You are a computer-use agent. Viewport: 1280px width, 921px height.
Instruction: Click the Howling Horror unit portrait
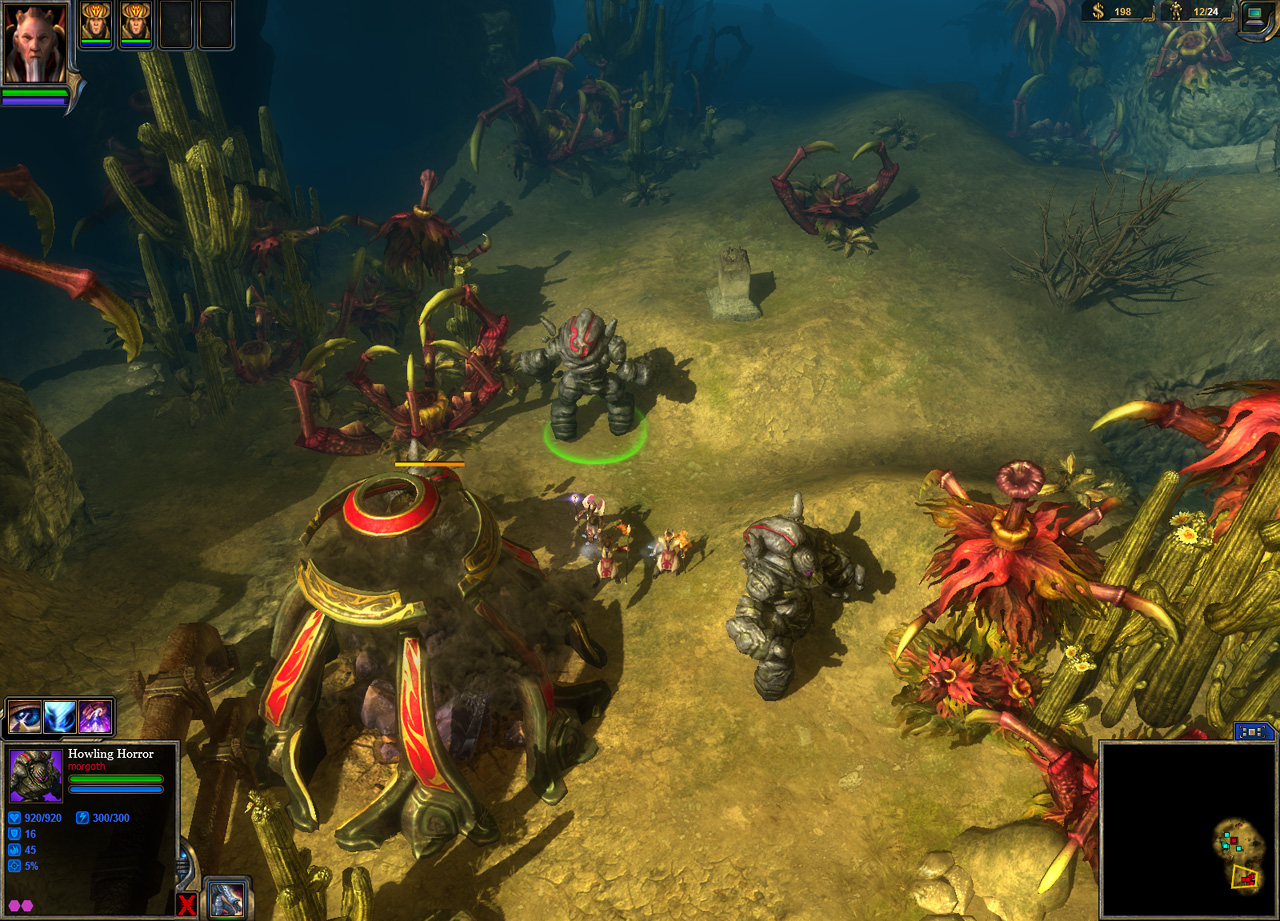[36, 776]
